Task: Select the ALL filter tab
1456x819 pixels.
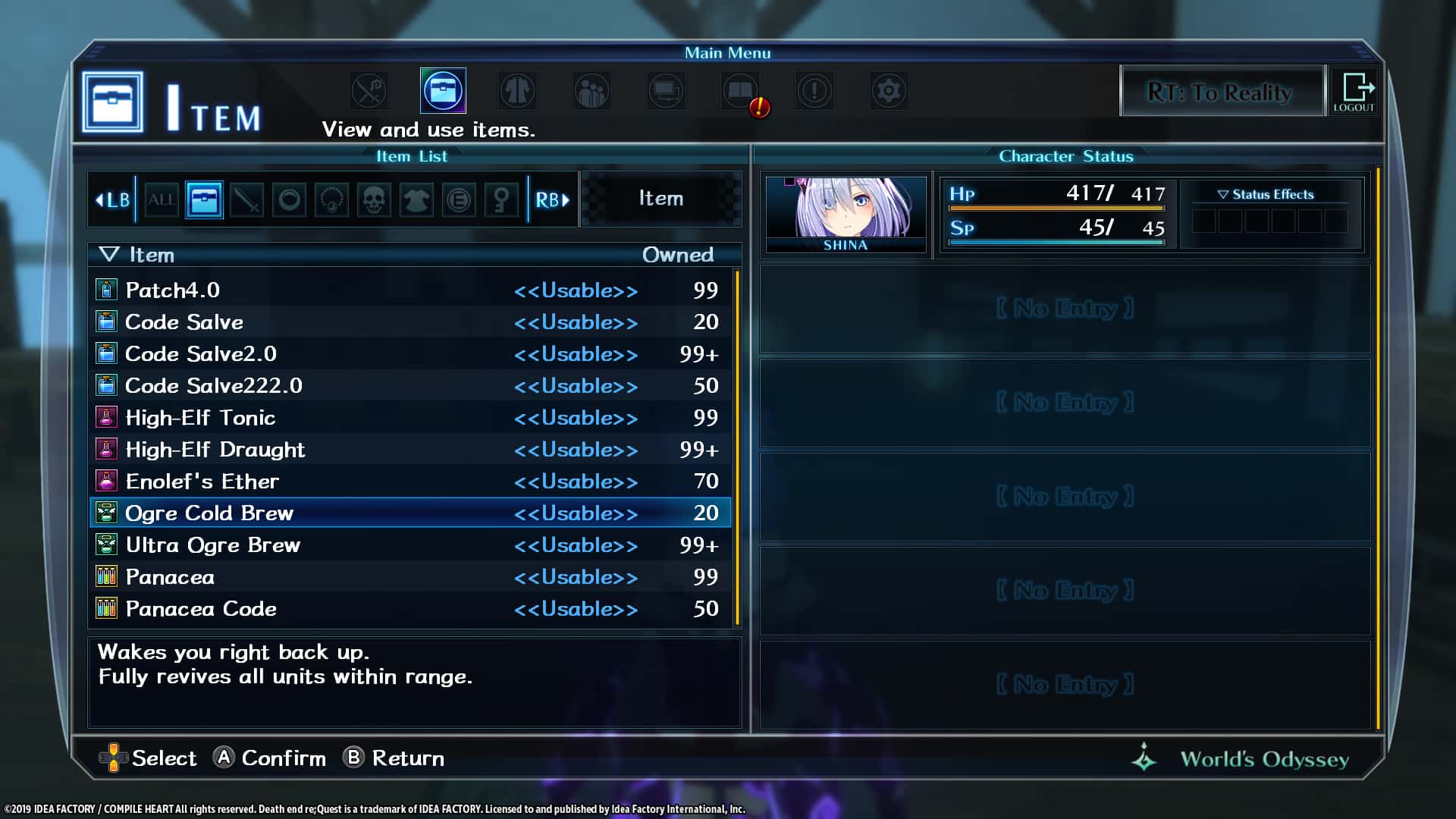Action: (162, 199)
